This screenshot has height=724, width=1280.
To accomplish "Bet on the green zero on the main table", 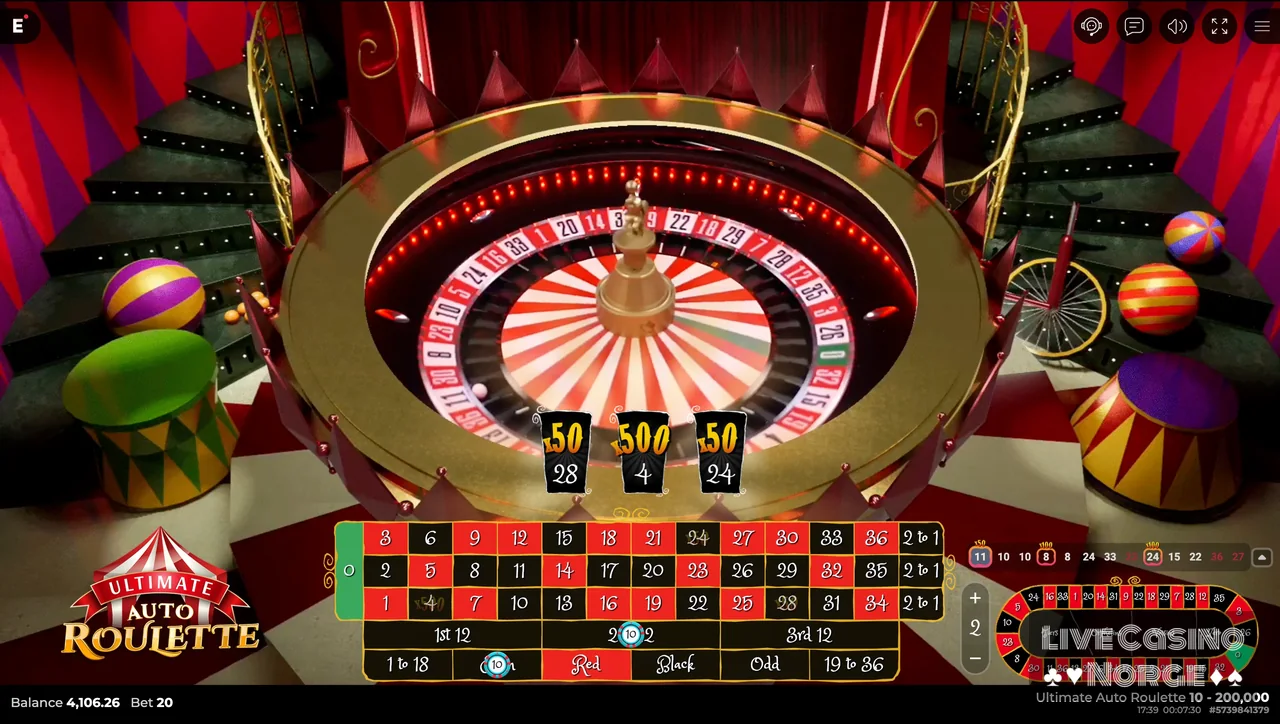I will point(348,570).
